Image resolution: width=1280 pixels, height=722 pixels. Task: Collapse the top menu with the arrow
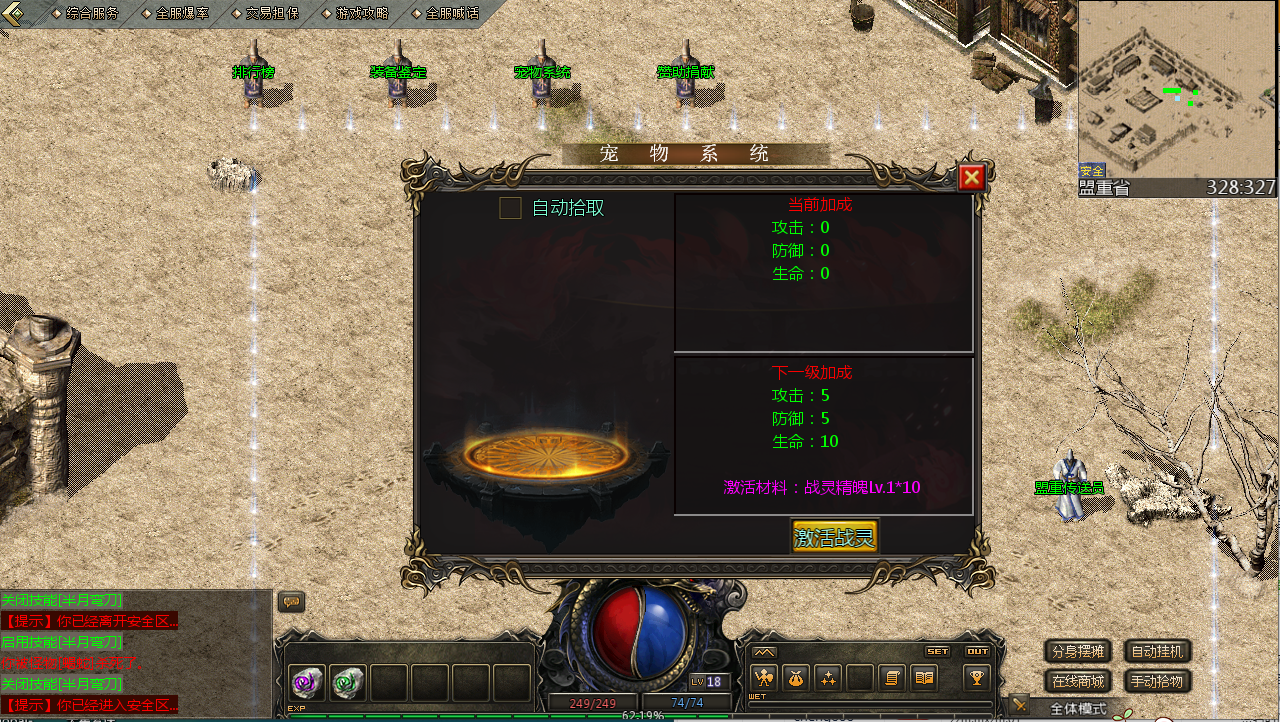point(12,13)
